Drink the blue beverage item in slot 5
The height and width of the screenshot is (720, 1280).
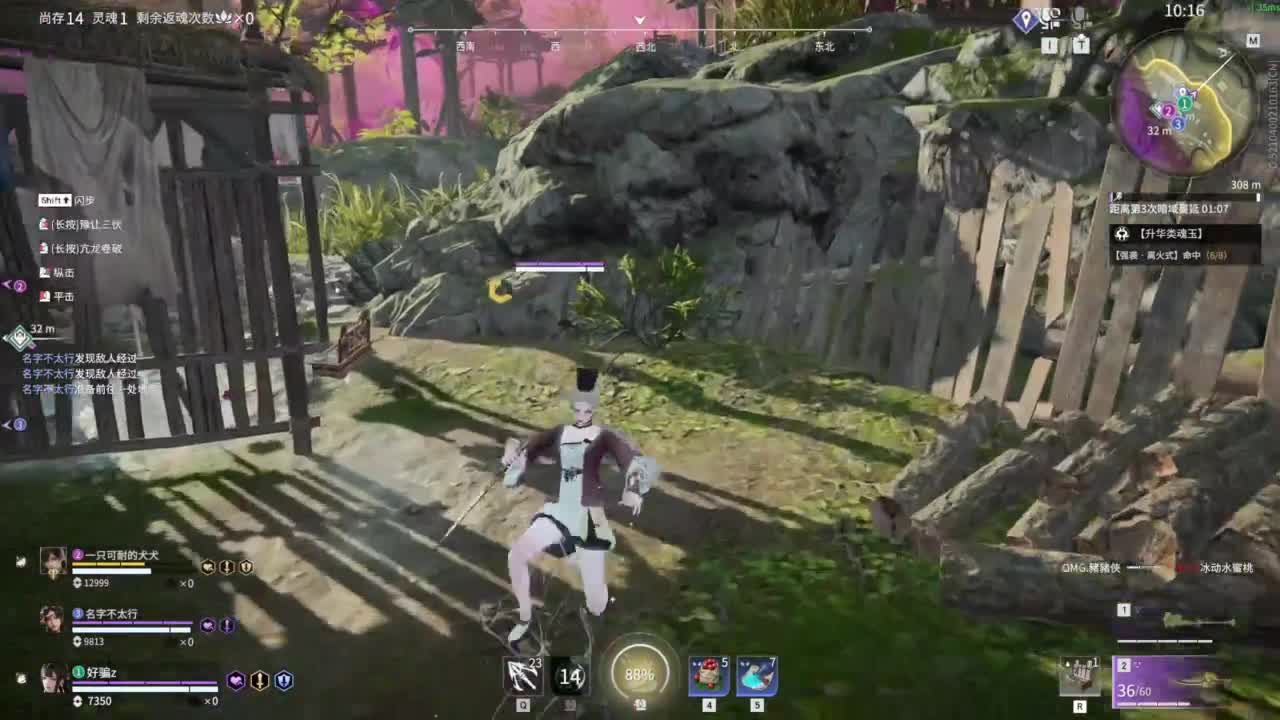tap(758, 676)
